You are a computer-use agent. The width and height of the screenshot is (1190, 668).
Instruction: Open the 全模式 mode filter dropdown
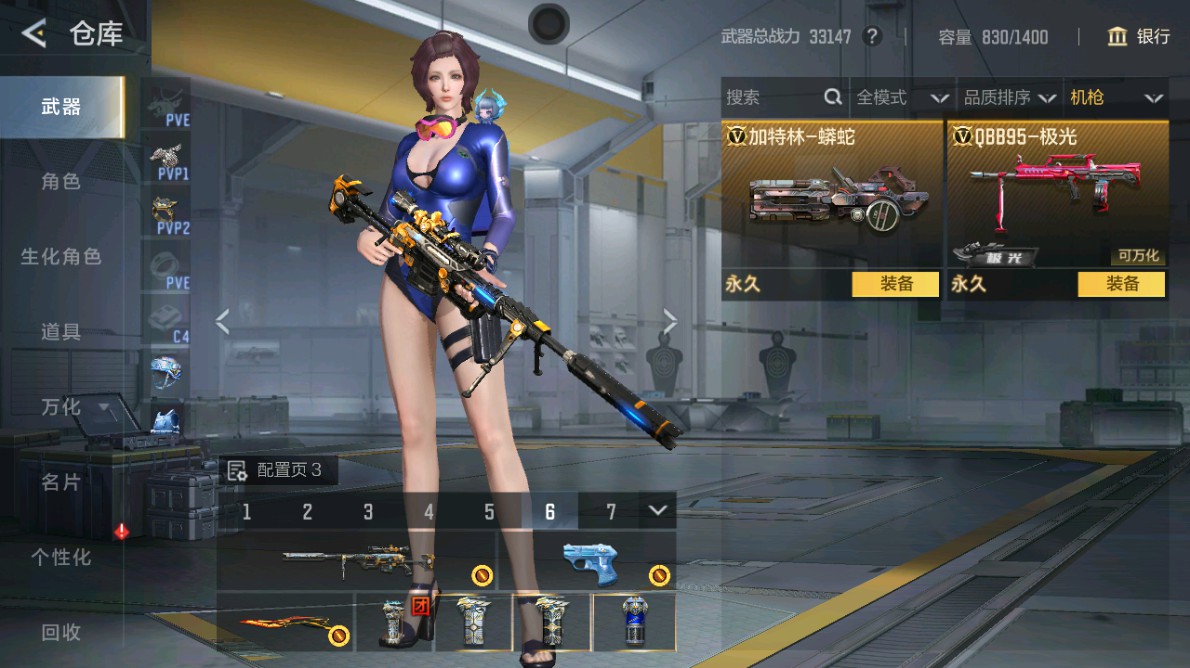901,97
